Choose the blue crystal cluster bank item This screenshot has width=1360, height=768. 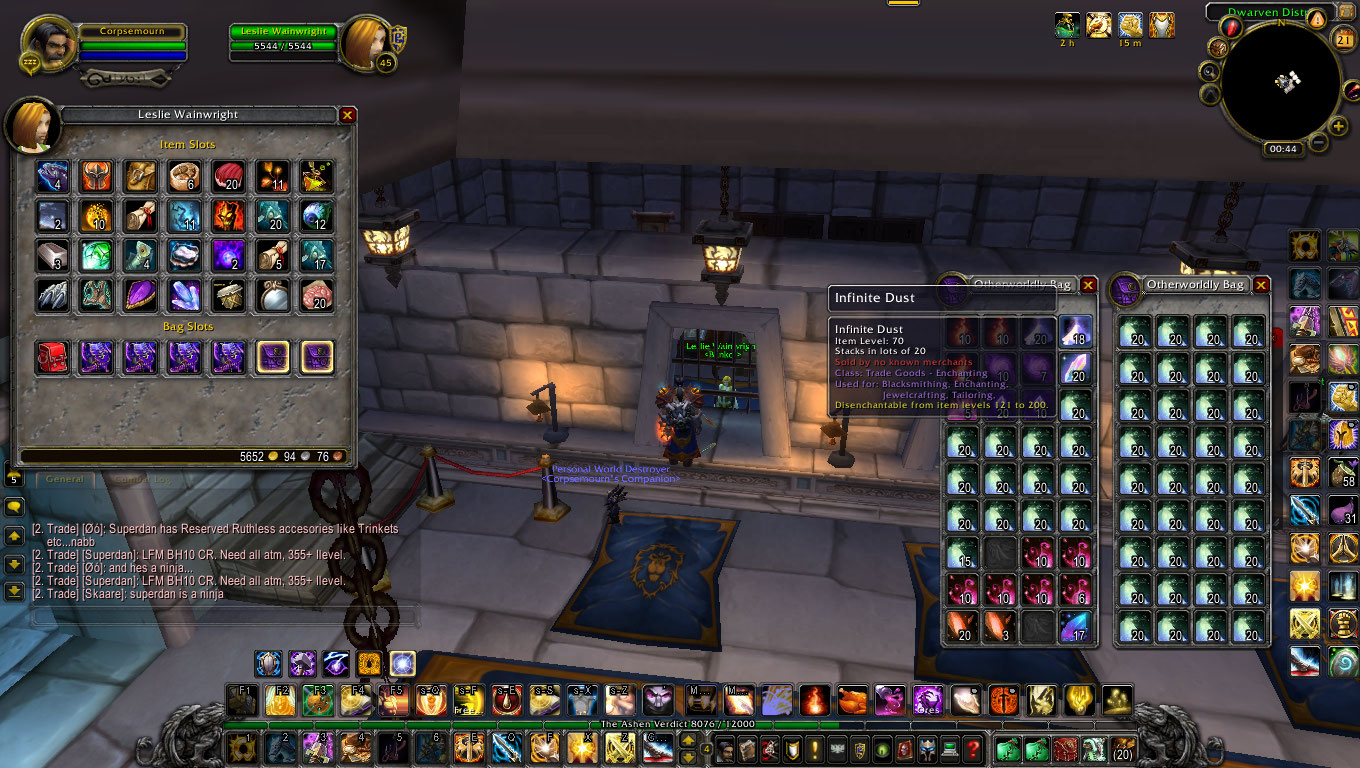pos(184,295)
